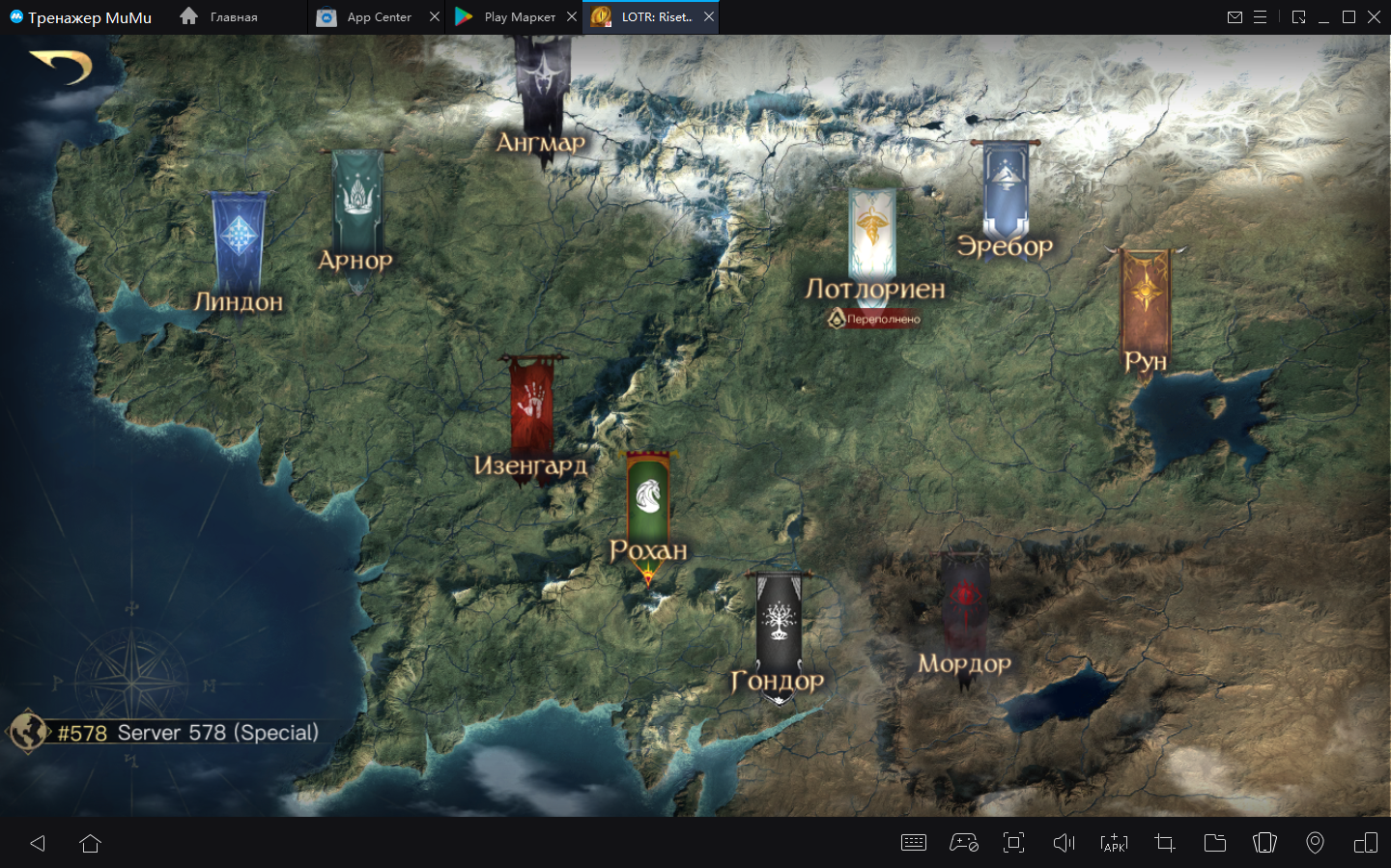
Task: Select the Isengard red hand banner
Action: (x=531, y=406)
